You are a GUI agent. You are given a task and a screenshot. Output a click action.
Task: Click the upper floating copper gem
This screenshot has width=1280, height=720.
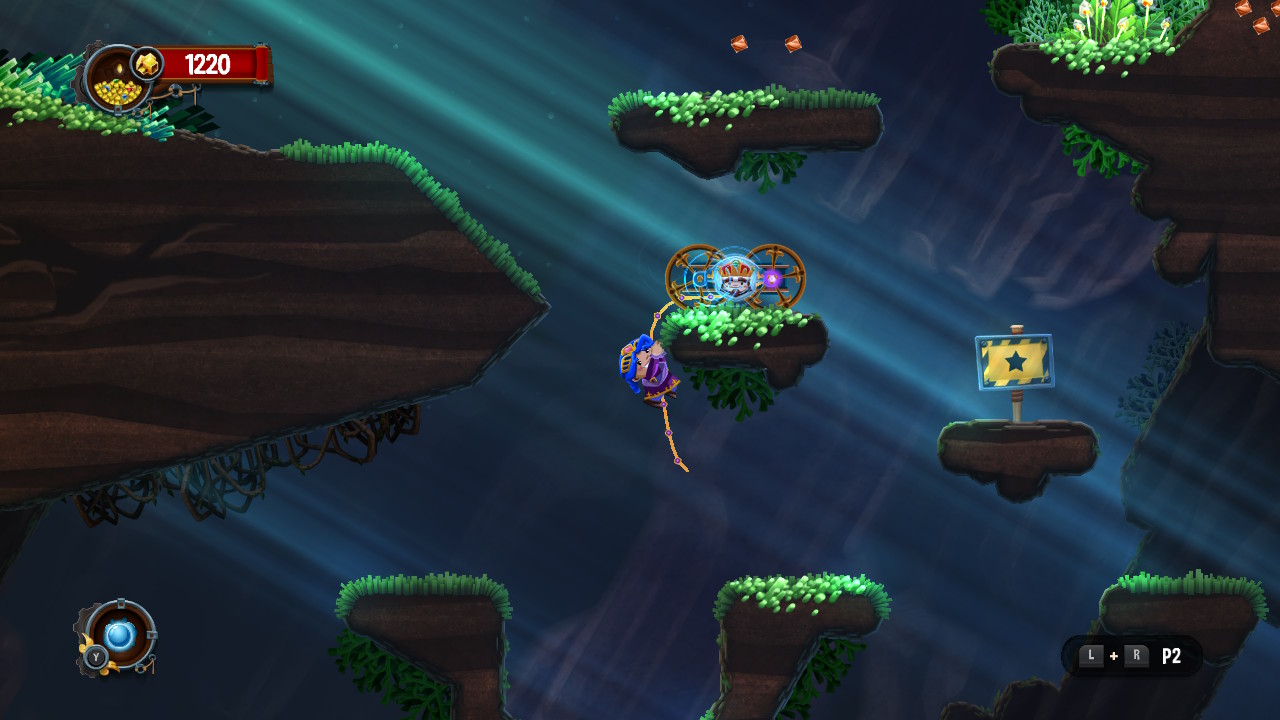click(738, 42)
